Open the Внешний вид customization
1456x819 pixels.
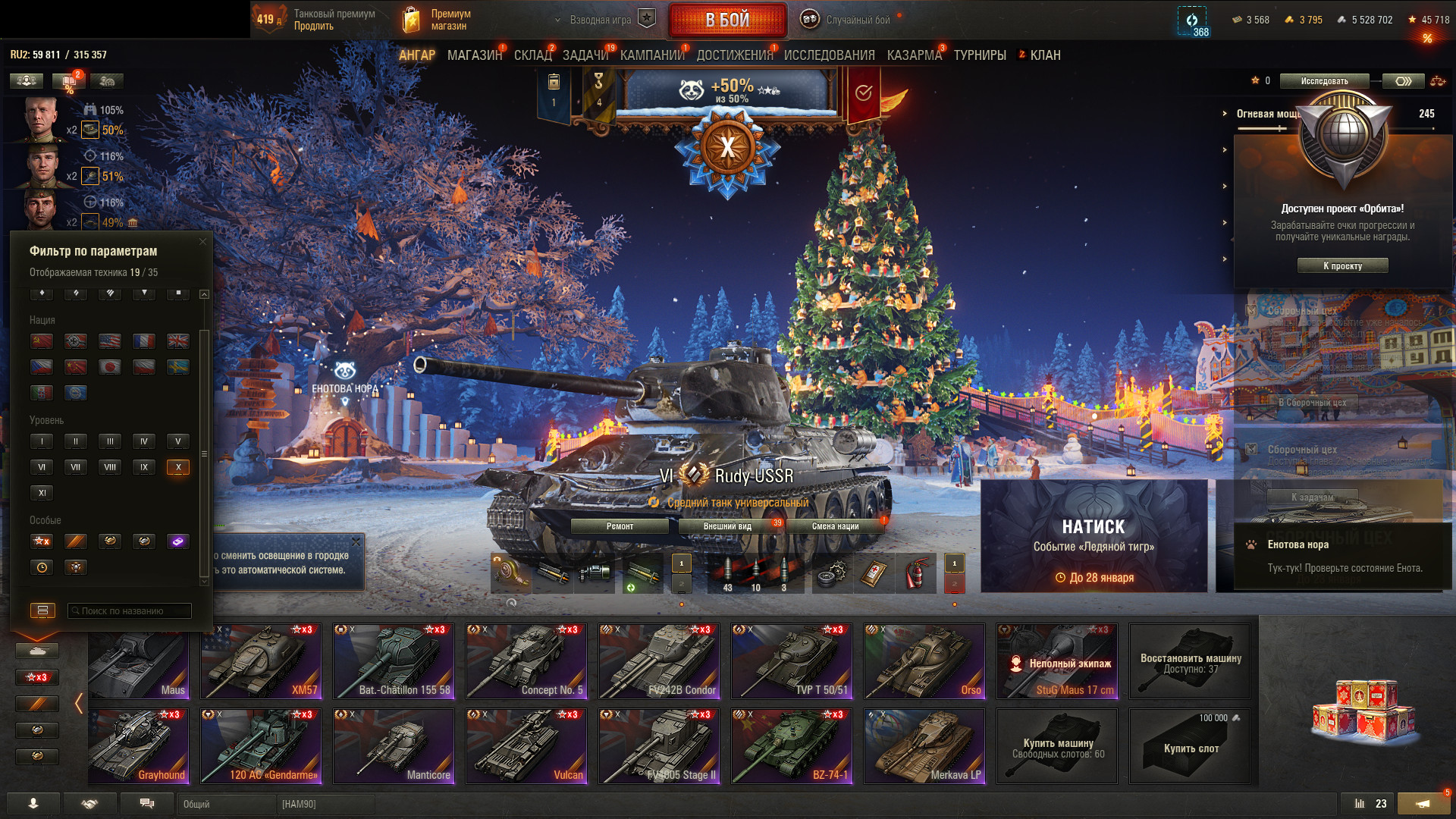point(727,526)
